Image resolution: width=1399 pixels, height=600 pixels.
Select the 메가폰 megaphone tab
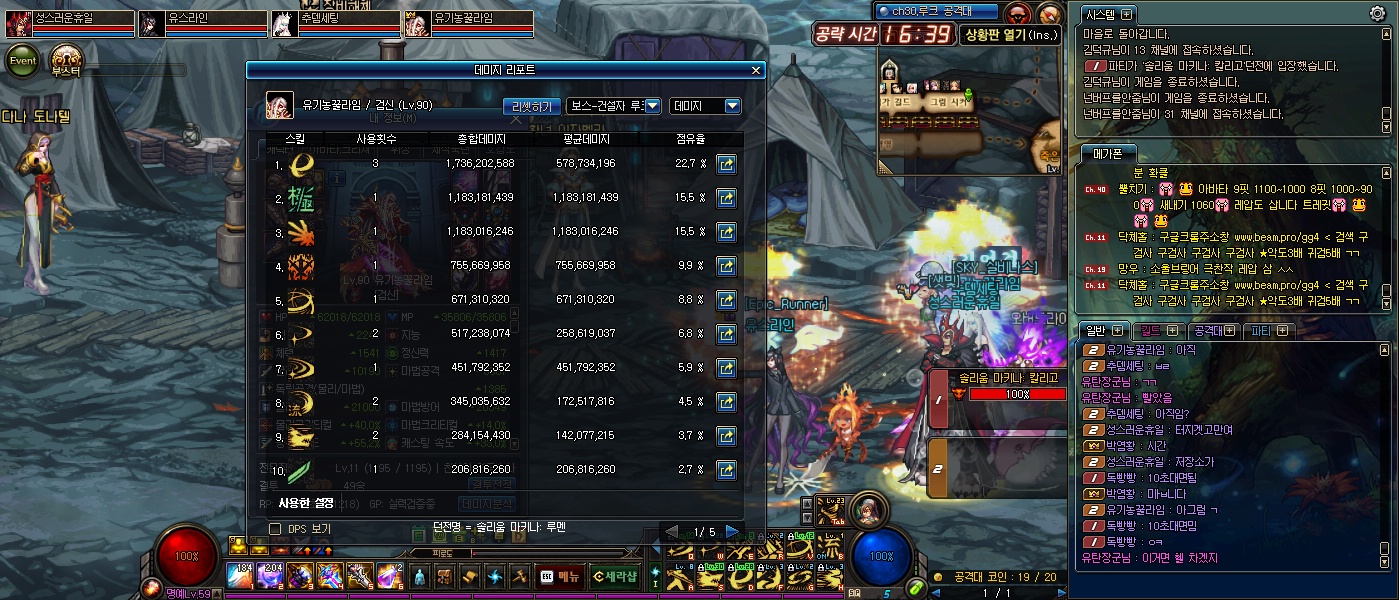pos(1108,153)
